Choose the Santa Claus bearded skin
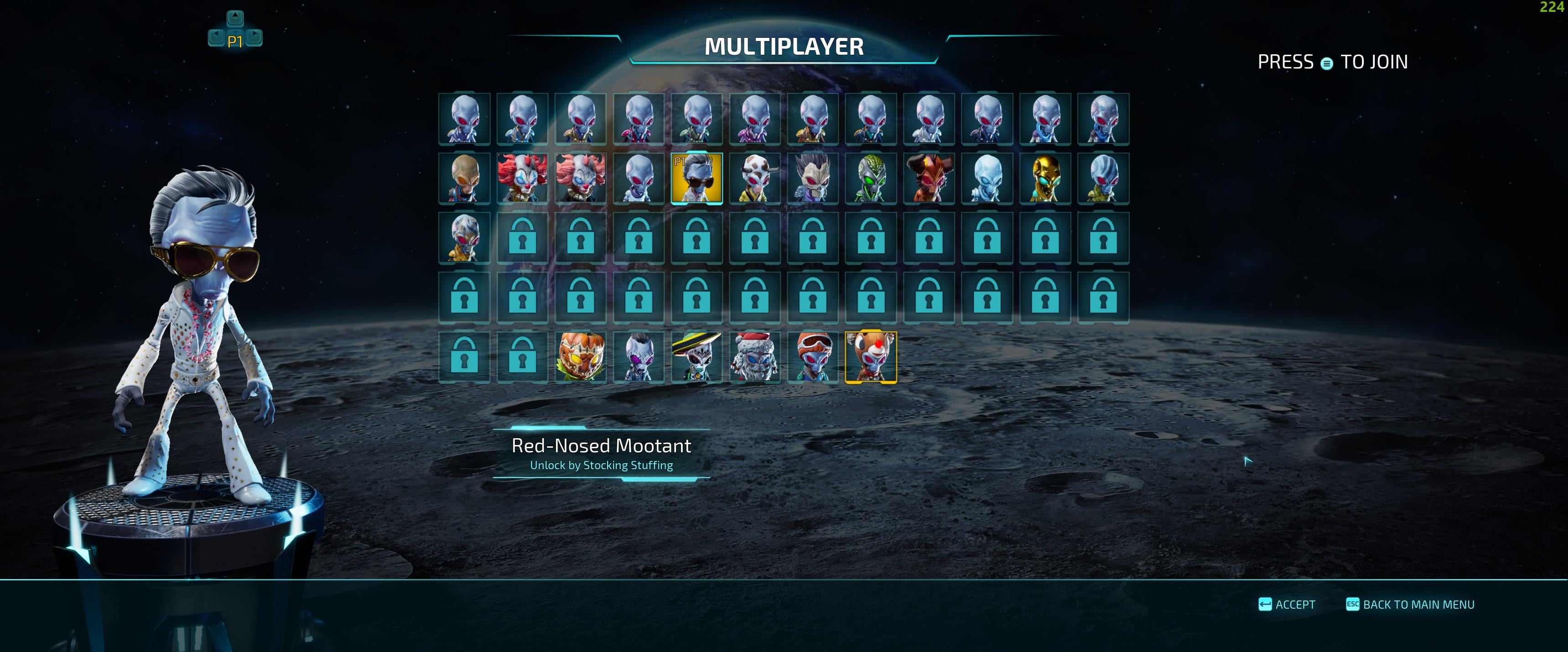 (755, 357)
